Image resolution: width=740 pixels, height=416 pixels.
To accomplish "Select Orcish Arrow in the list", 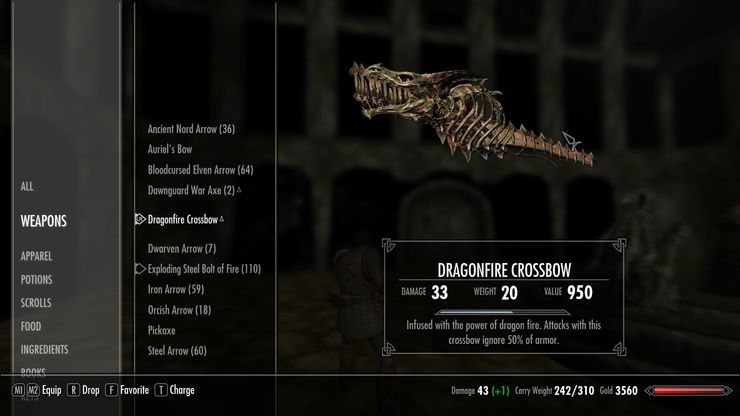I will click(x=179, y=310).
